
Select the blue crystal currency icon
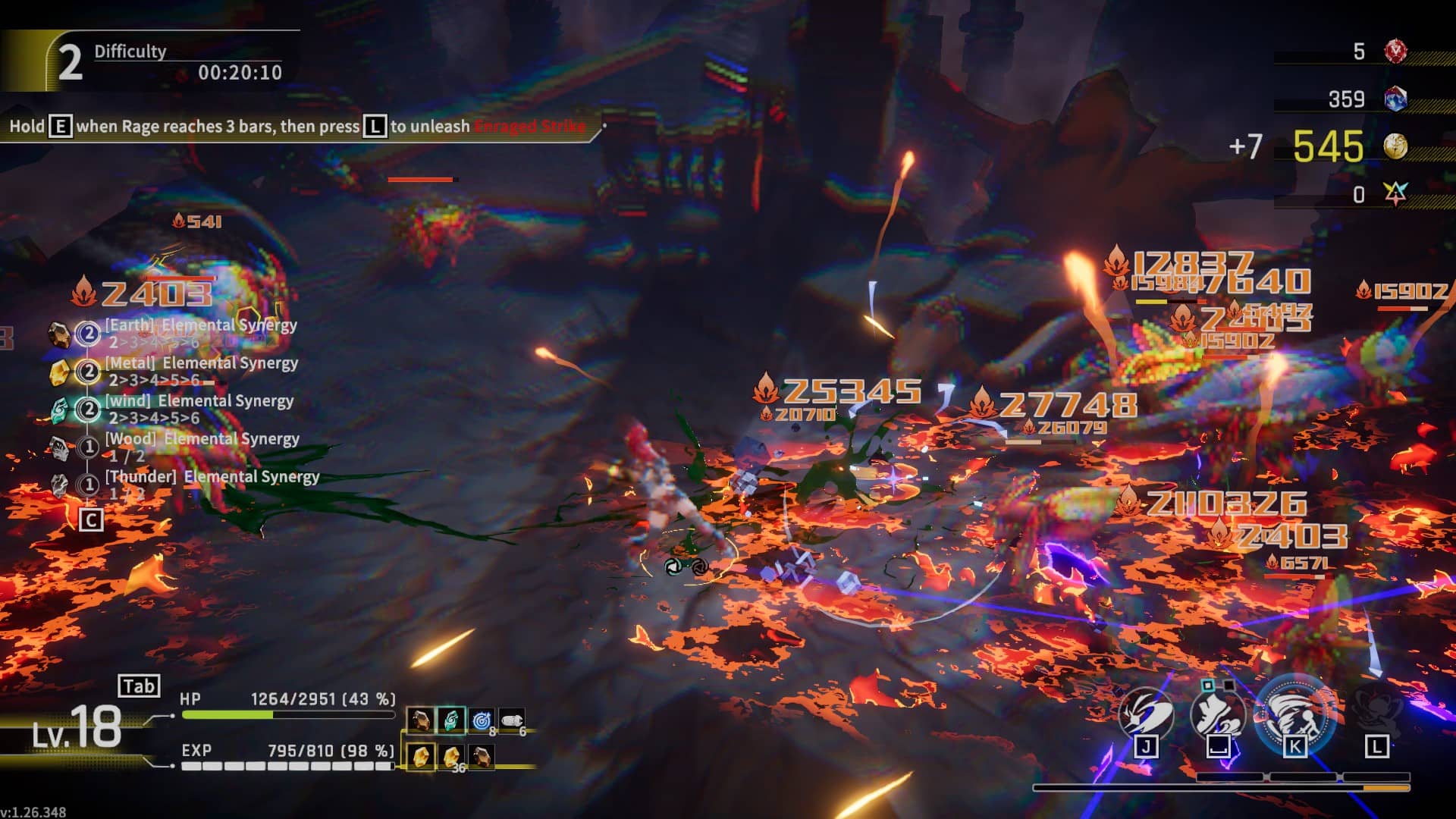click(1395, 99)
